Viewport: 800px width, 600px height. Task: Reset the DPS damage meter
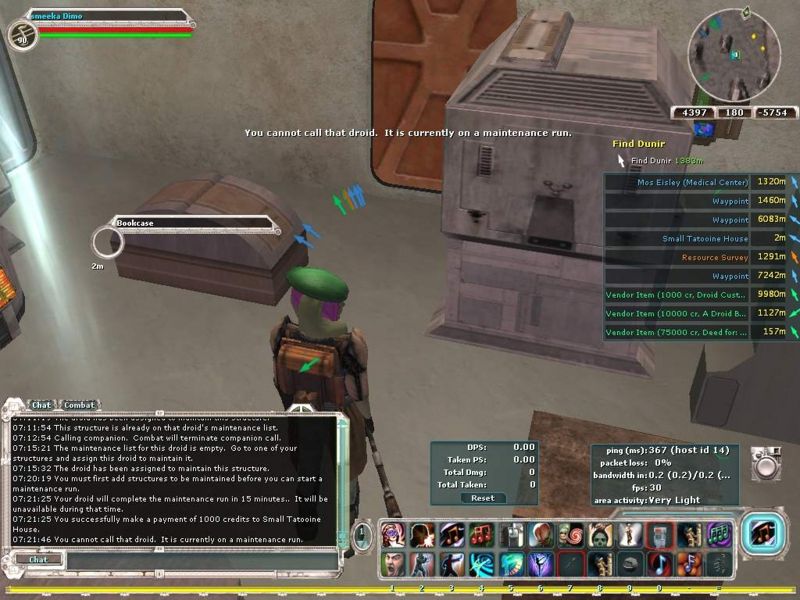pyautogui.click(x=483, y=498)
